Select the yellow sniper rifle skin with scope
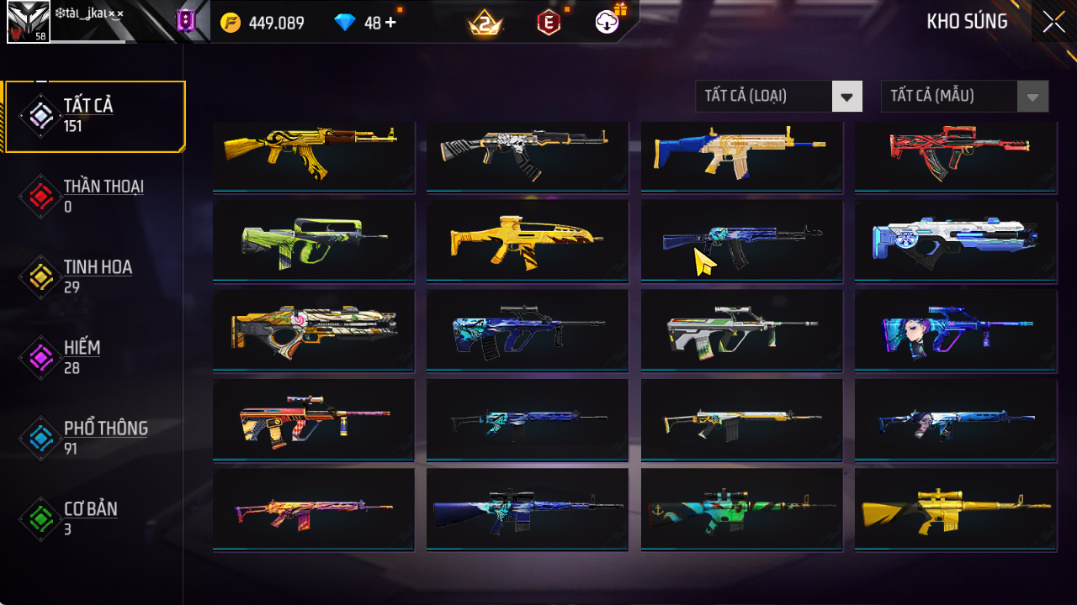 956,509
